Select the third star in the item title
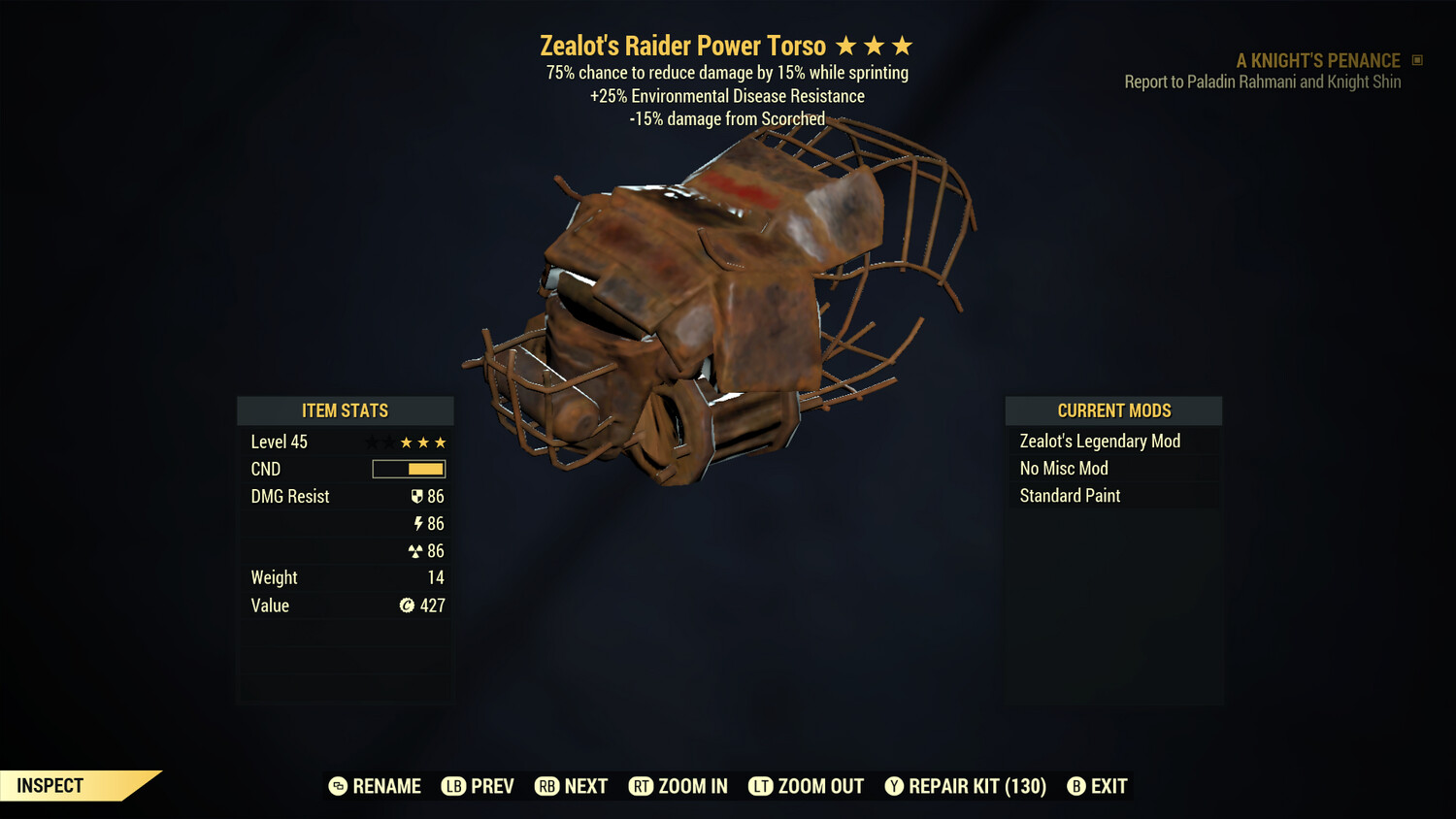 click(903, 45)
